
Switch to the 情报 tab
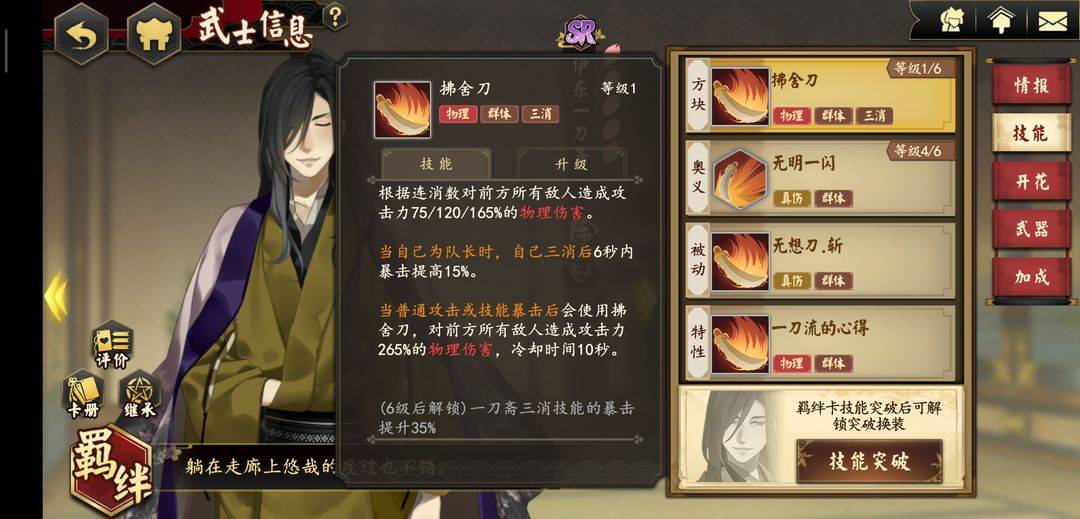[1030, 85]
